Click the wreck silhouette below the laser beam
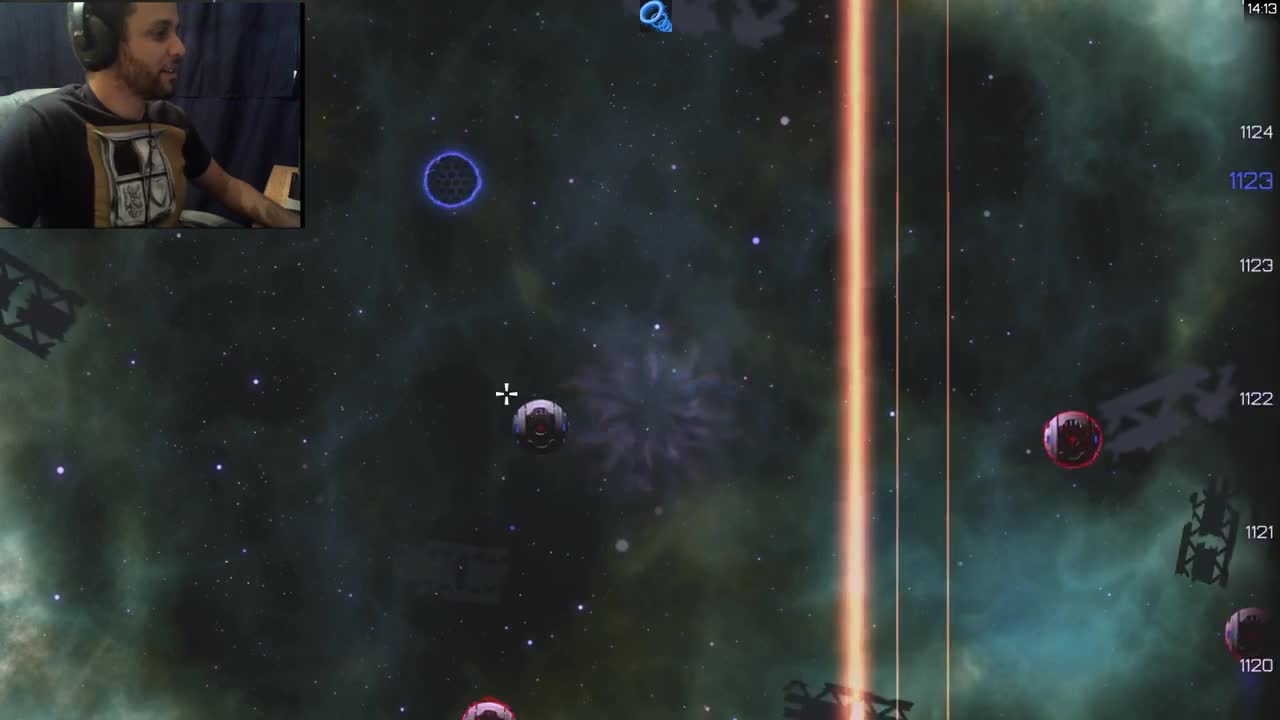This screenshot has height=720, width=1280. 830,700
